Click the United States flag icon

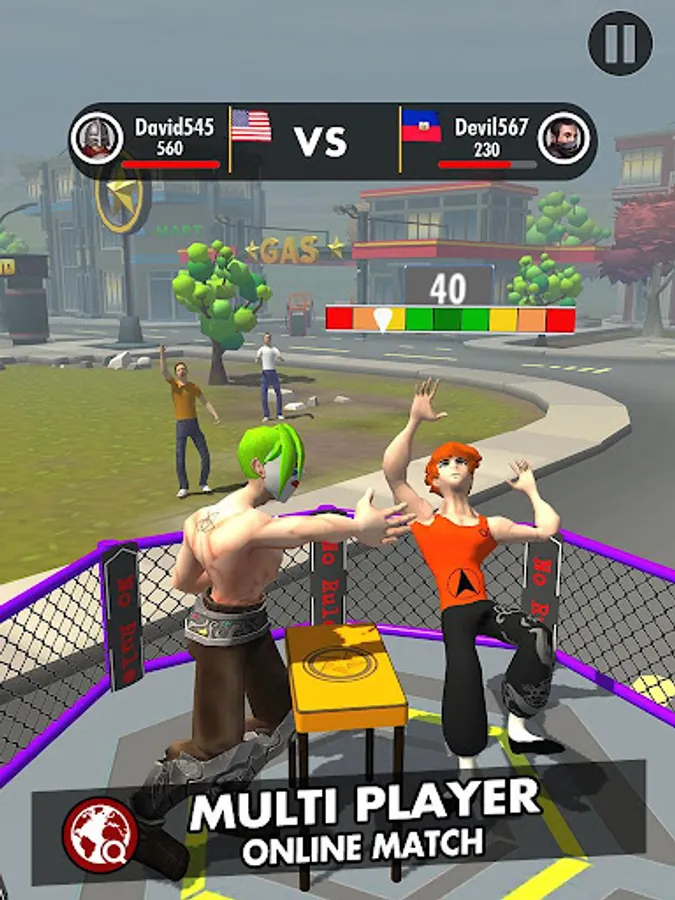point(251,126)
